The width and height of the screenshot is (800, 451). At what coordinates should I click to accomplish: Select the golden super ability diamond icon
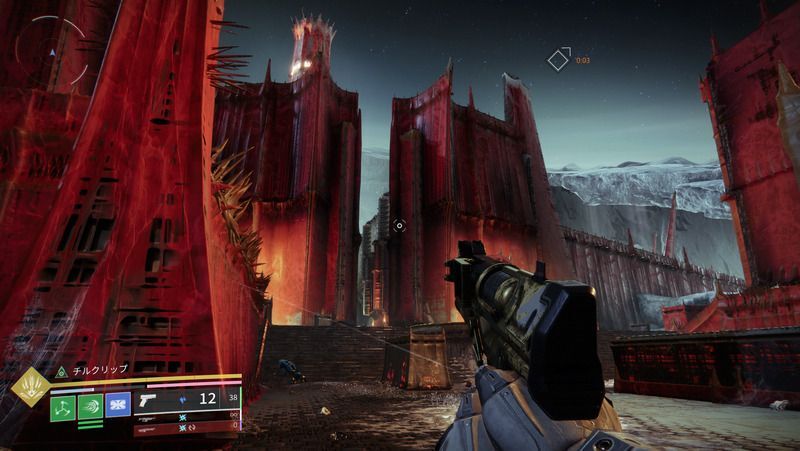point(28,388)
